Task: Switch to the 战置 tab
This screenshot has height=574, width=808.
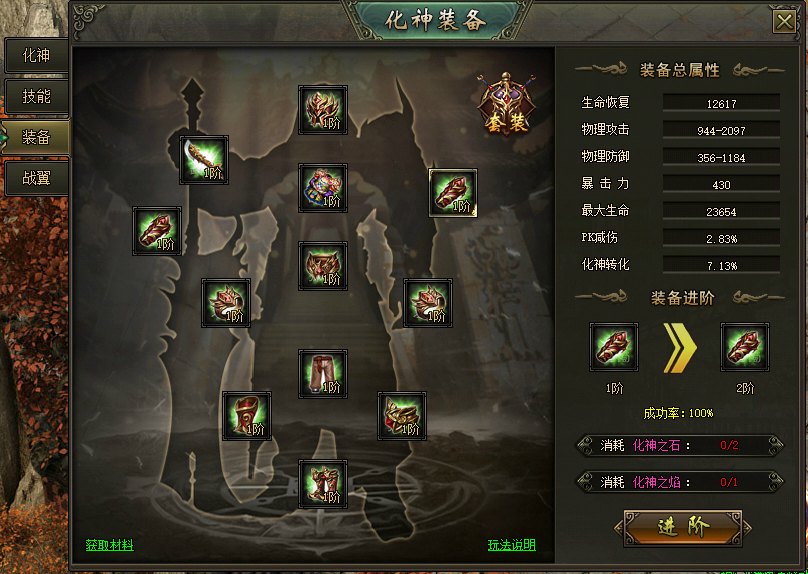Action: click(35, 179)
